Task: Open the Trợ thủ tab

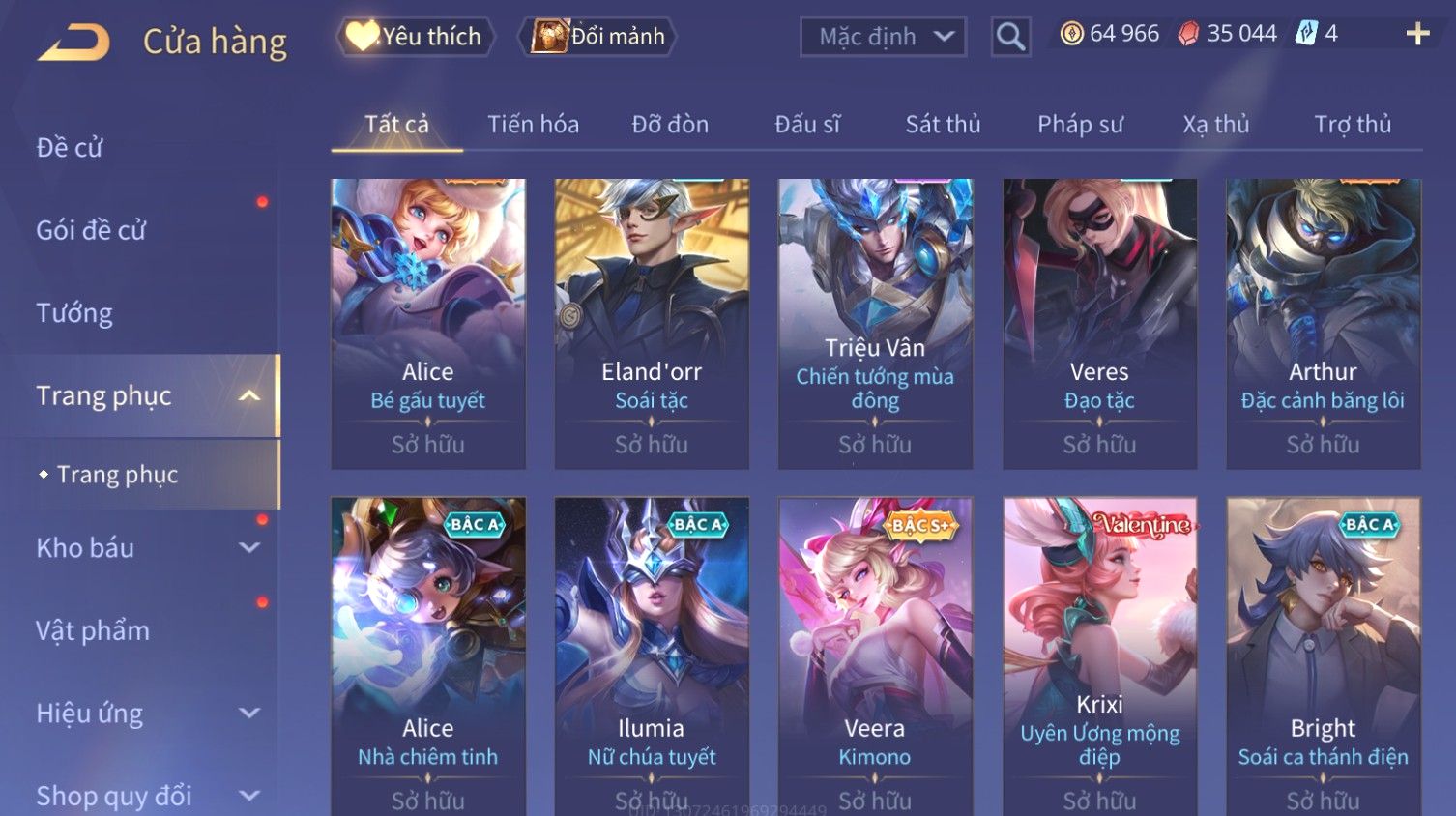Action: click(1352, 125)
